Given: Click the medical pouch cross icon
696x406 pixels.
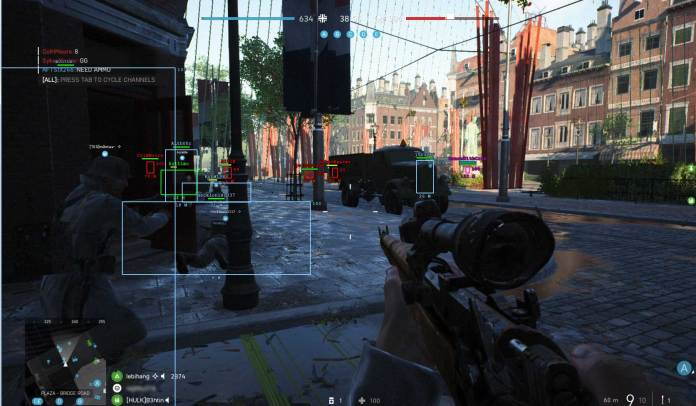Looking at the screenshot, I should click(361, 400).
